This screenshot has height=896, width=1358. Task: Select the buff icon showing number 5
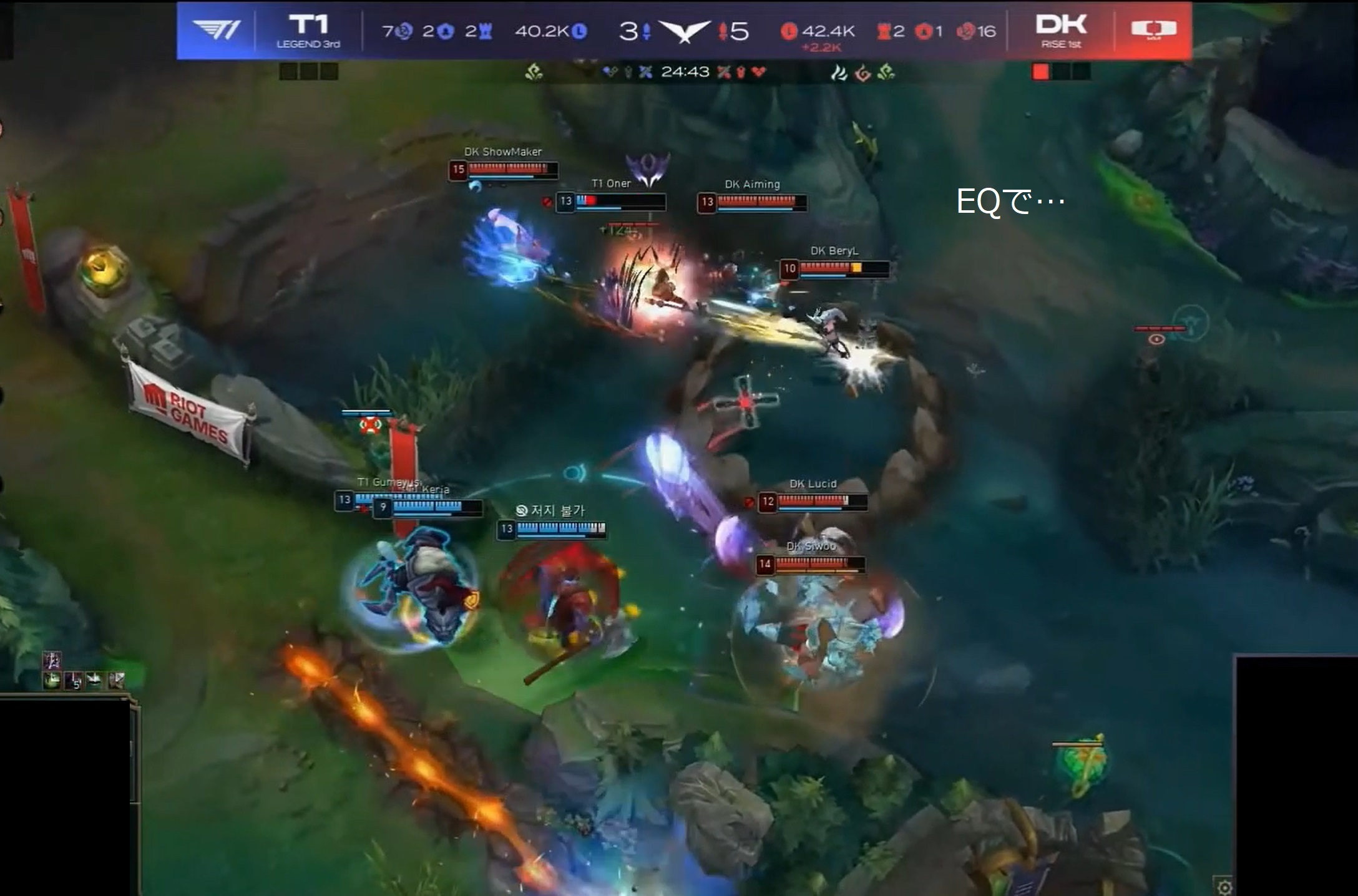[x=74, y=680]
